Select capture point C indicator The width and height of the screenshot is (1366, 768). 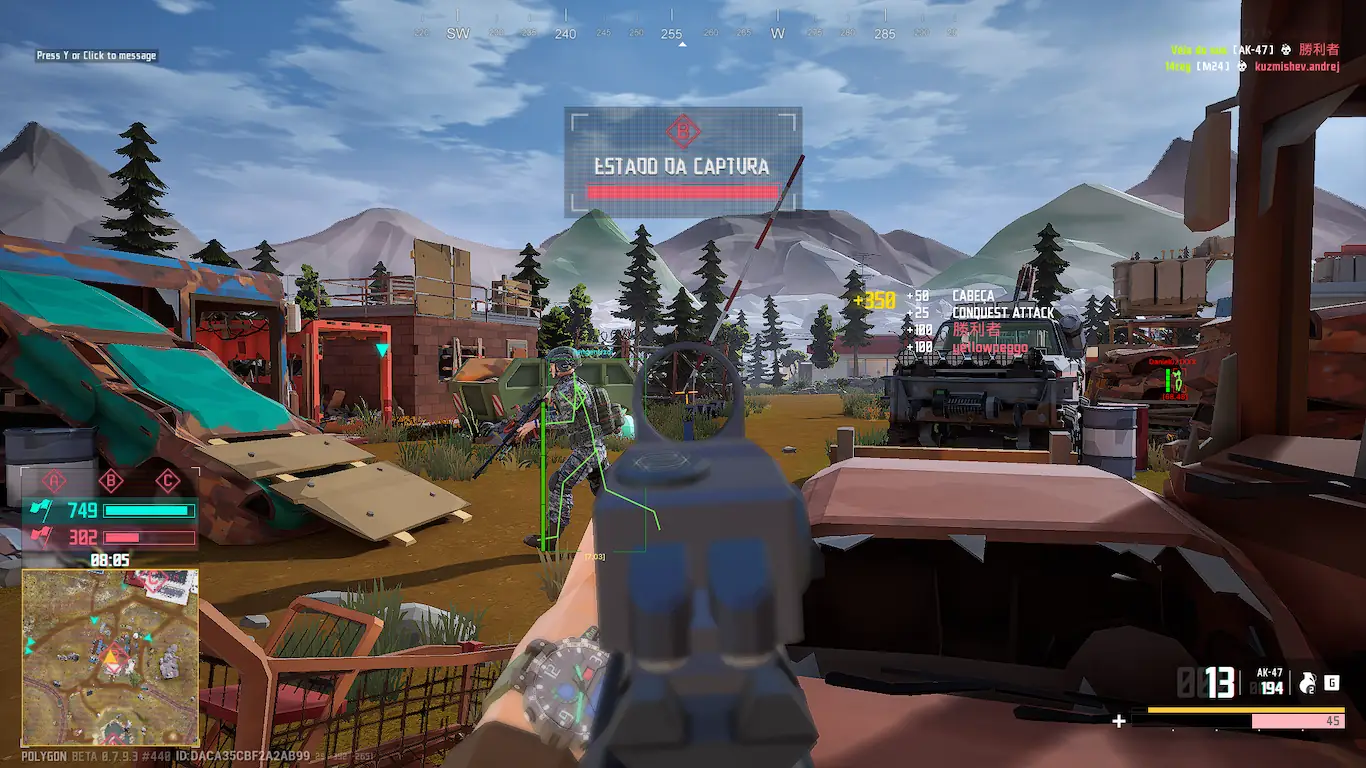point(168,481)
